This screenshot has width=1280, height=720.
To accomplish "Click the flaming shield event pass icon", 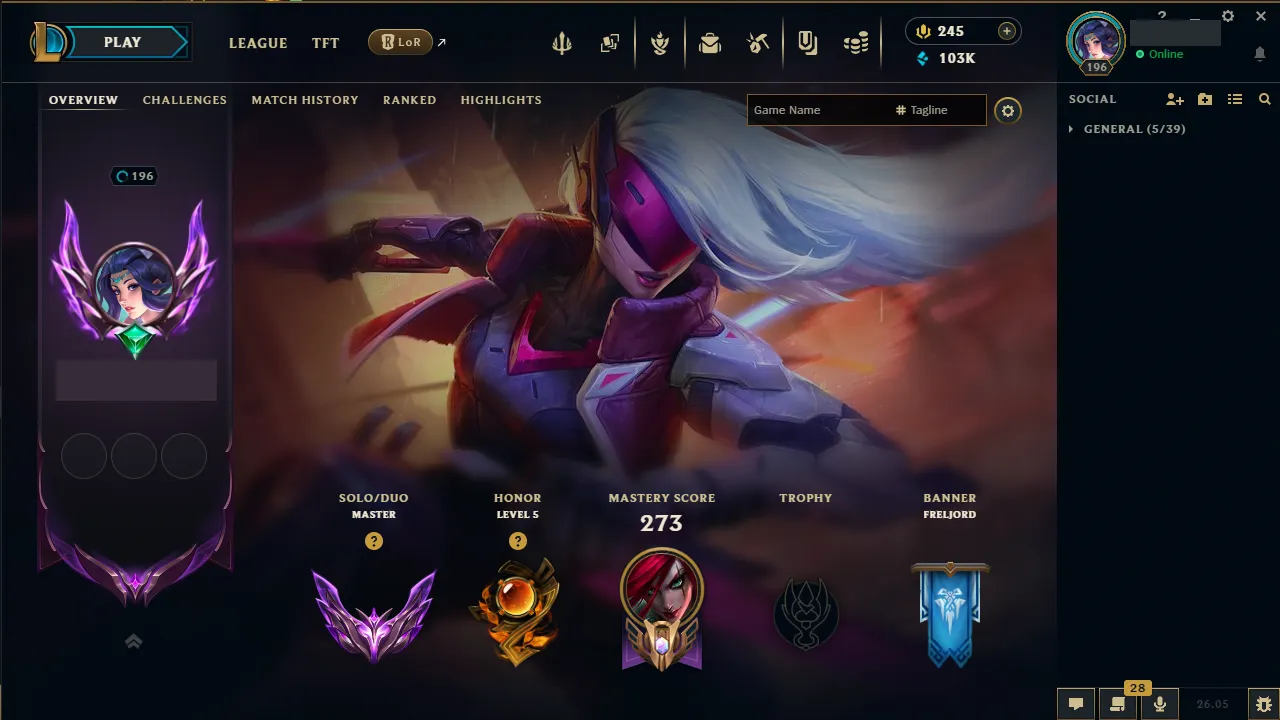I will point(660,42).
